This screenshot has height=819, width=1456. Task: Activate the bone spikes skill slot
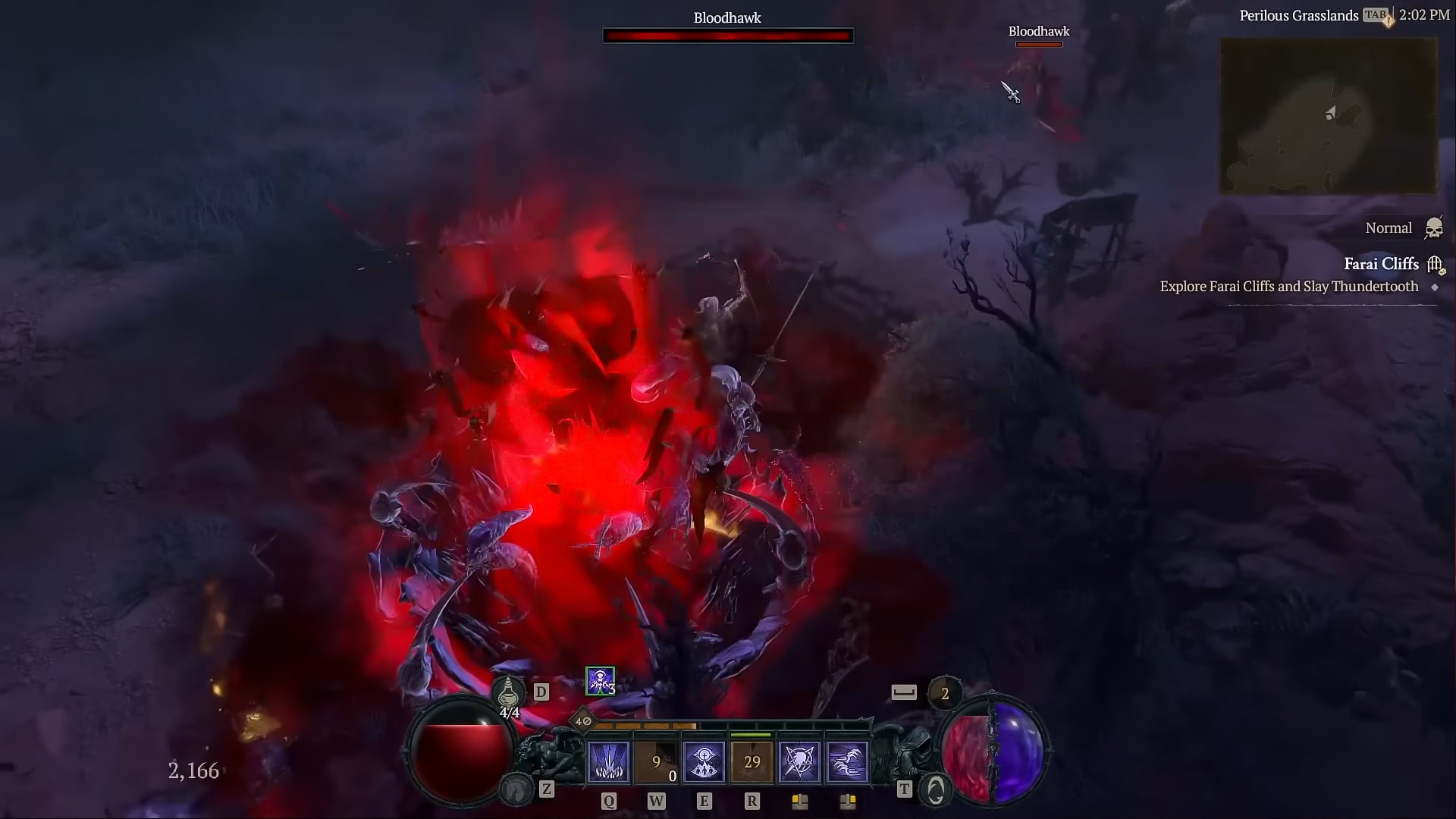click(x=608, y=761)
